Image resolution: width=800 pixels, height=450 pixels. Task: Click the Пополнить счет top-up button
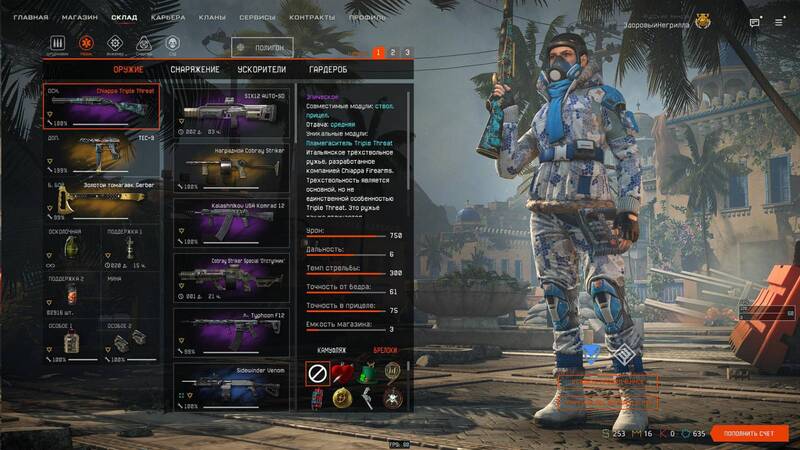752,433
